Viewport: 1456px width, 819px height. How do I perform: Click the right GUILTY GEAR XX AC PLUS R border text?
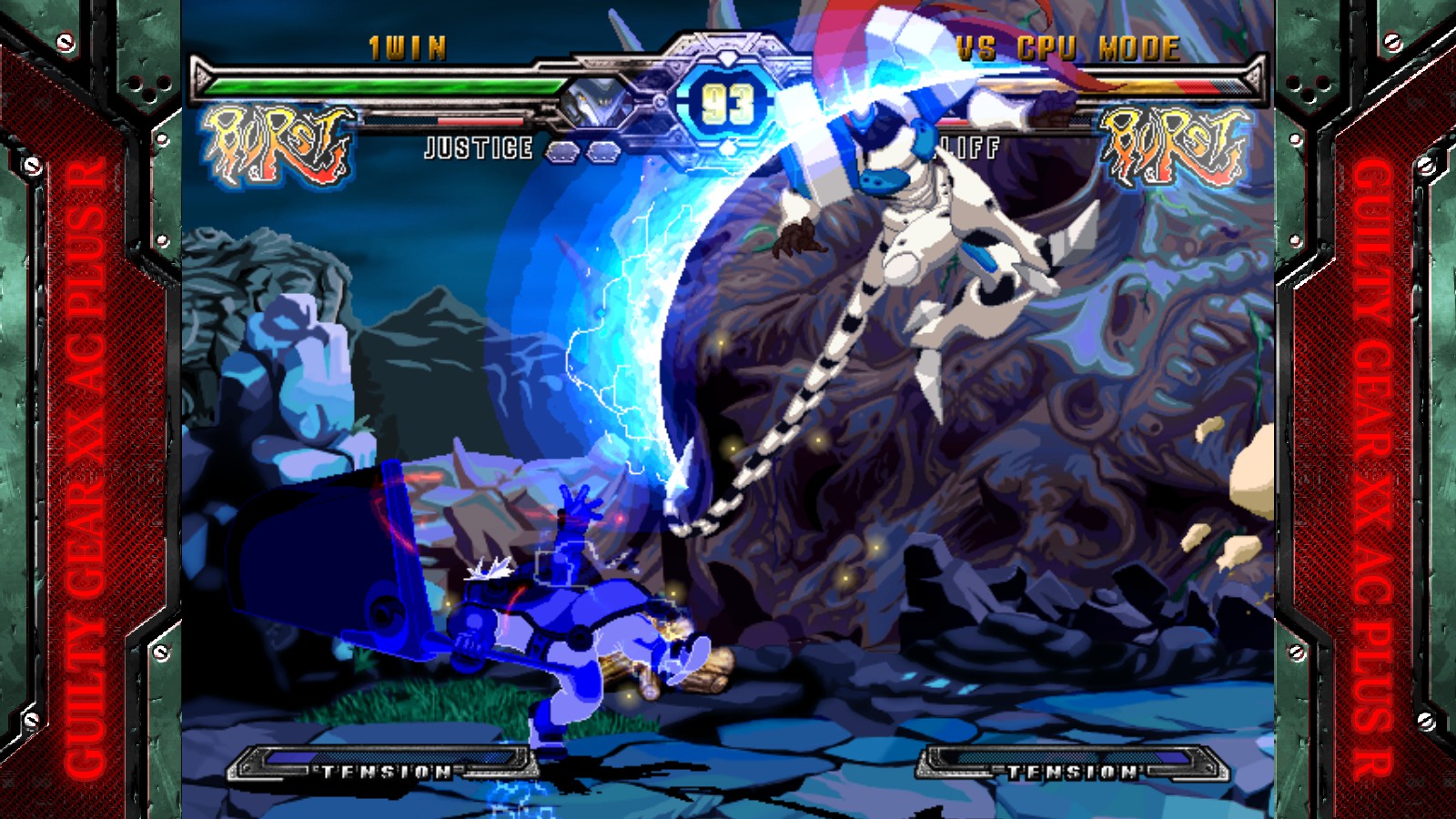point(1372,455)
